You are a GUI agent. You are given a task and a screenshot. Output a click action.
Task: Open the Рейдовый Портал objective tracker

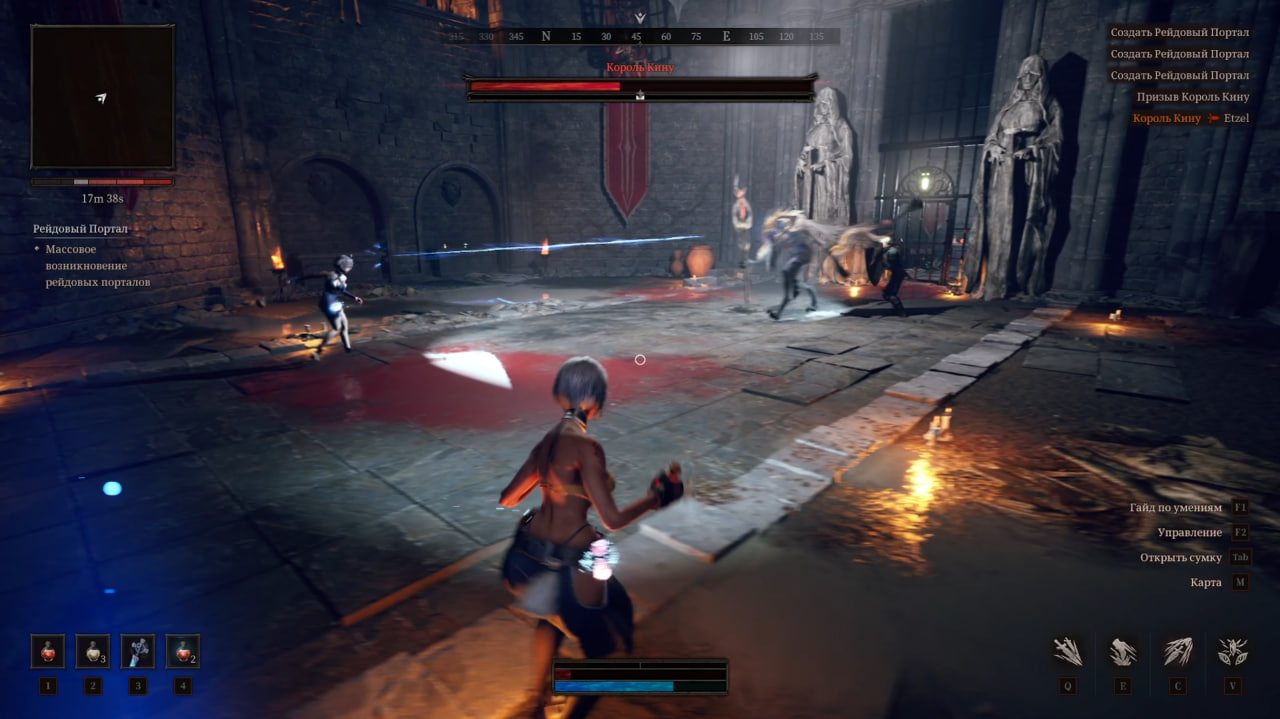tap(81, 229)
